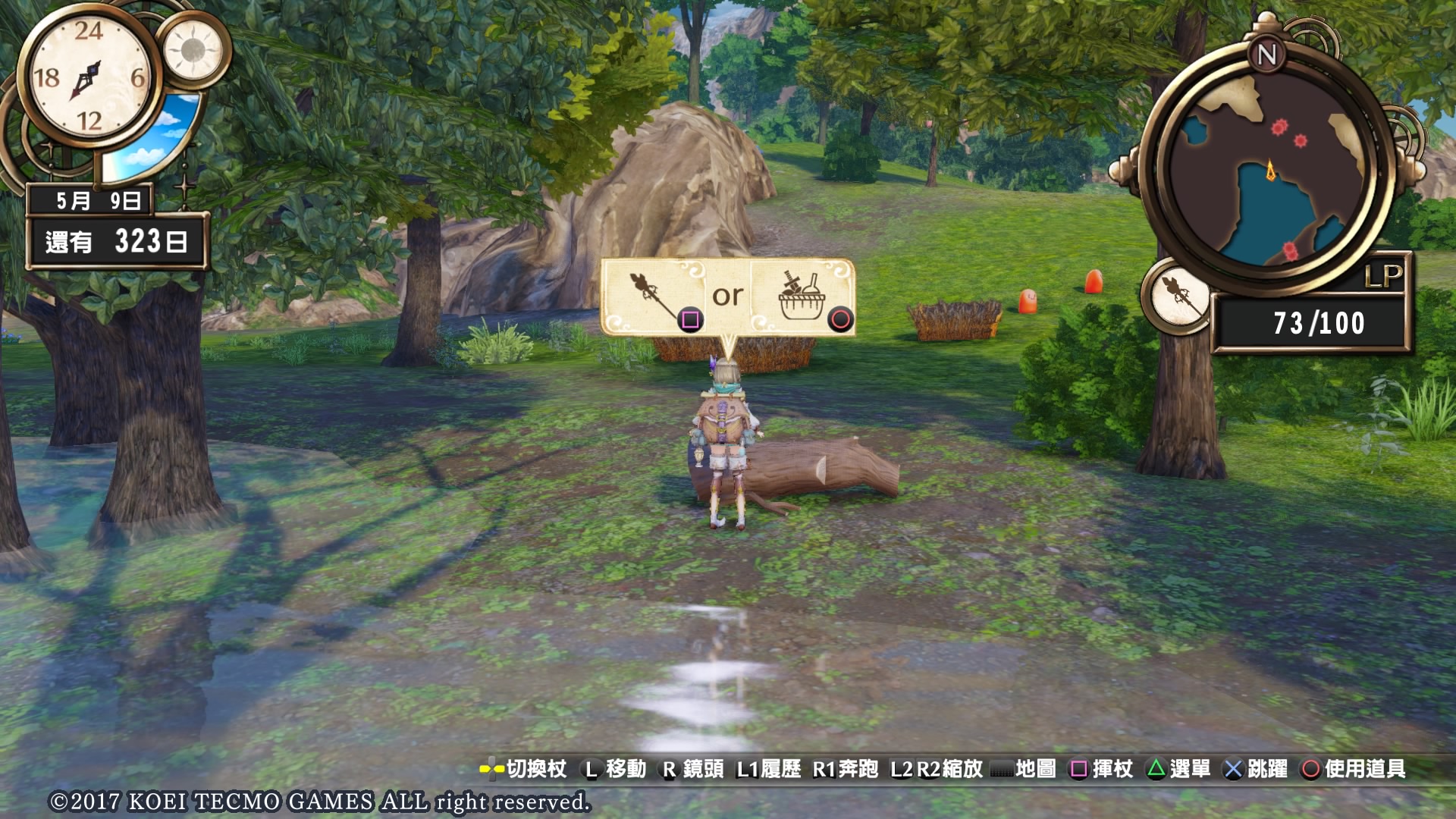This screenshot has width=1456, height=819.
Task: Click the sun weather indicator
Action: (x=193, y=50)
